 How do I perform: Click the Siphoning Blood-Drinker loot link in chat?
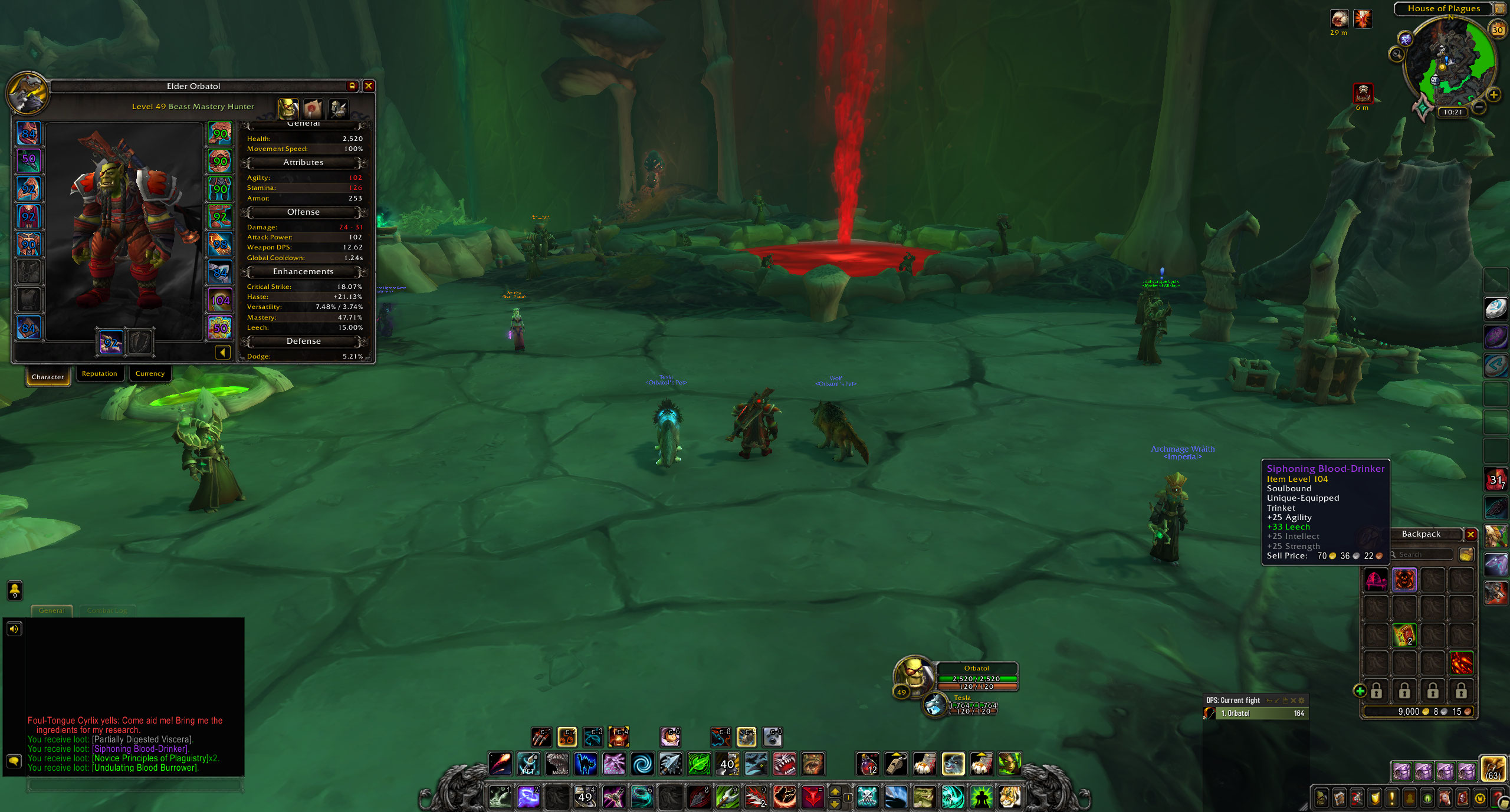tap(140, 749)
